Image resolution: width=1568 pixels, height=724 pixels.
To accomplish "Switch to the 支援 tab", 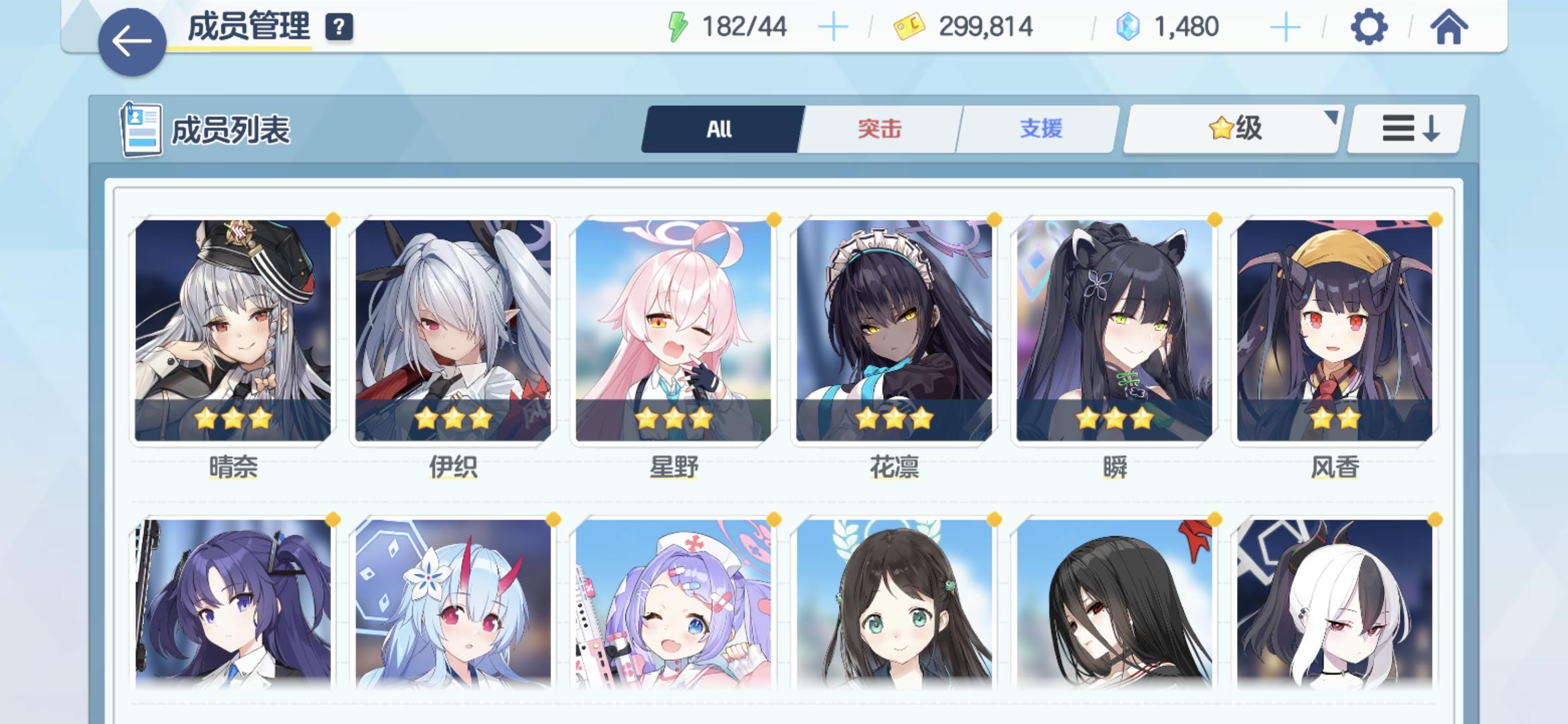I will (x=1037, y=129).
